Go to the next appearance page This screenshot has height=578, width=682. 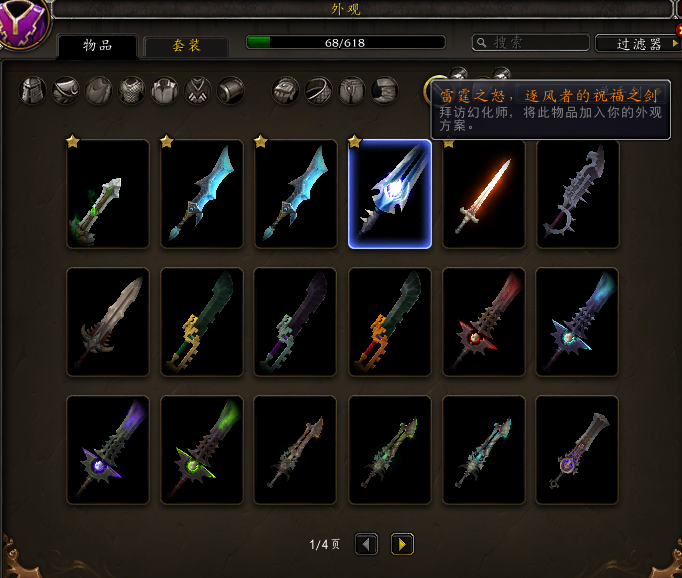pos(402,544)
